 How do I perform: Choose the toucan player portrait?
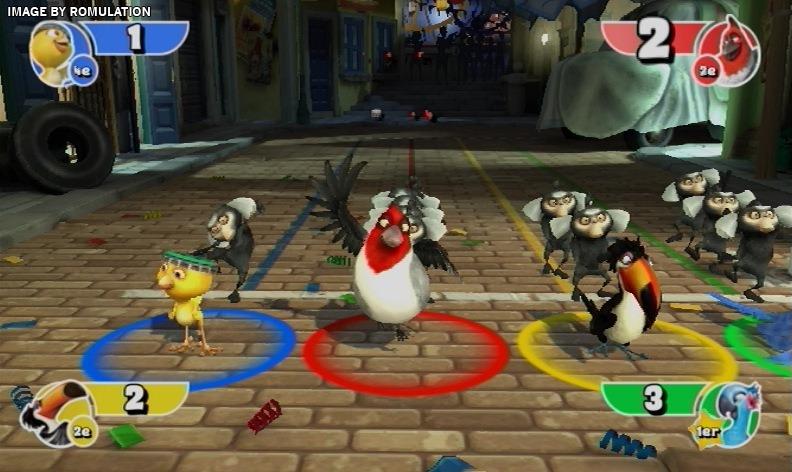(54, 411)
